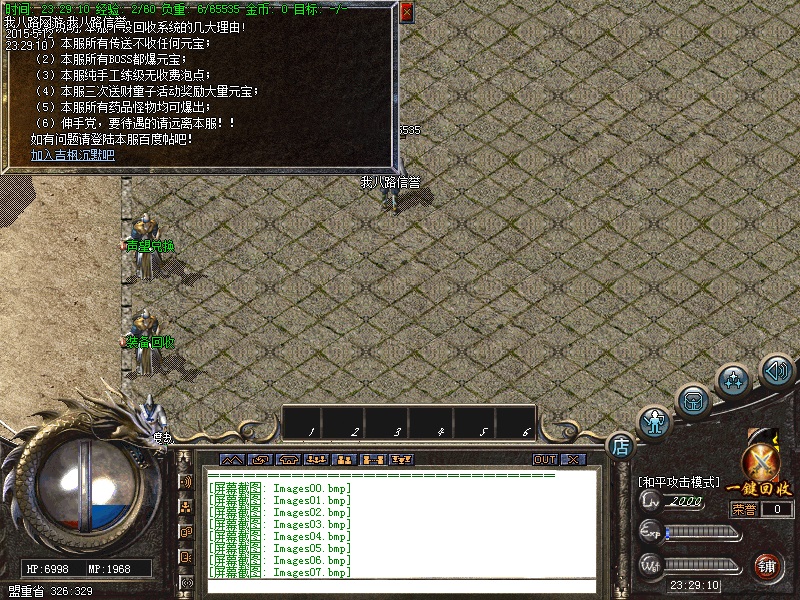Switch the 和平攻击模式 attack mode label
800x600 pixels.
click(678, 482)
